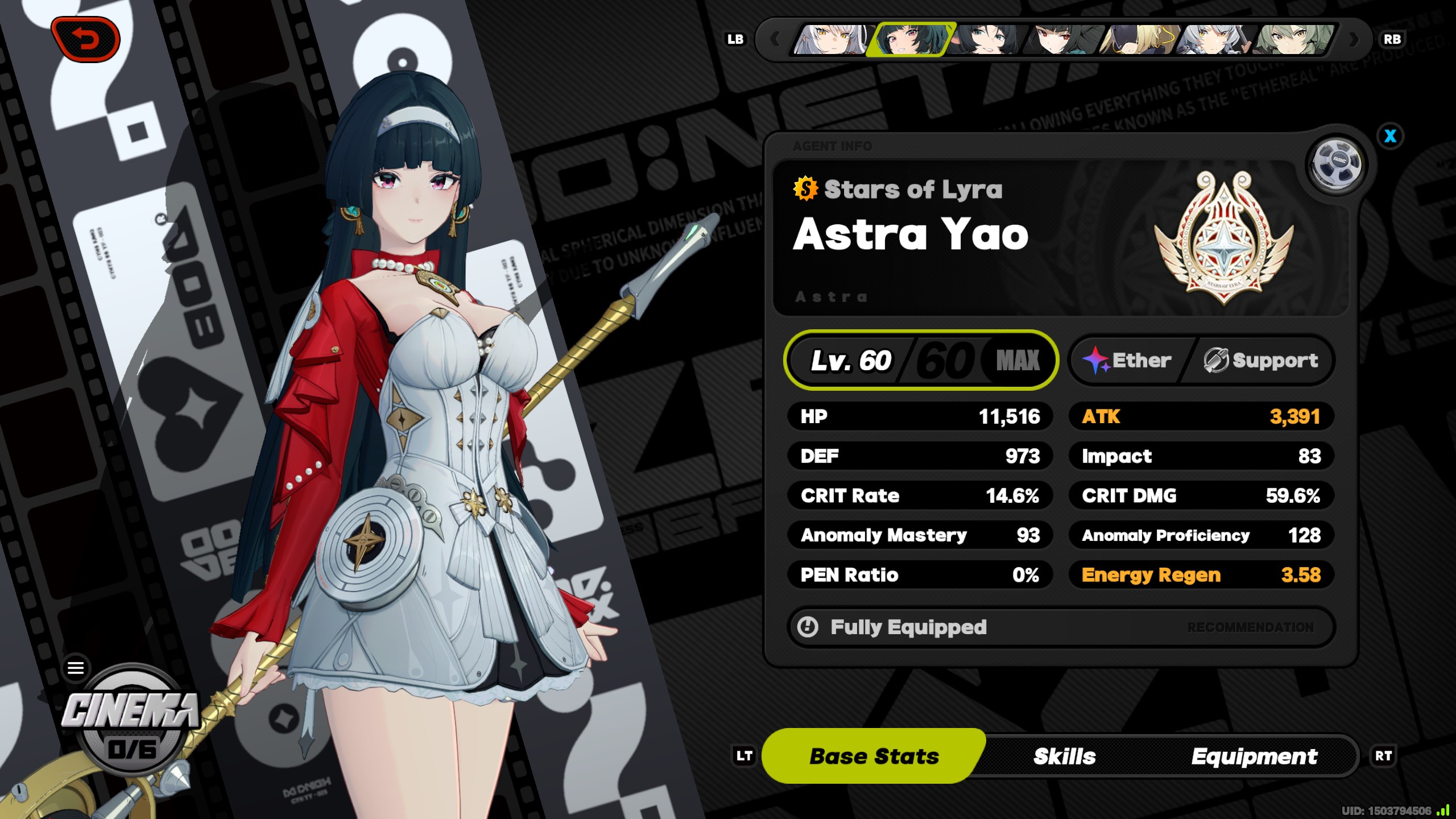
Task: Choose the dark-haired, green-eyed agent portrait
Action: pos(986,39)
